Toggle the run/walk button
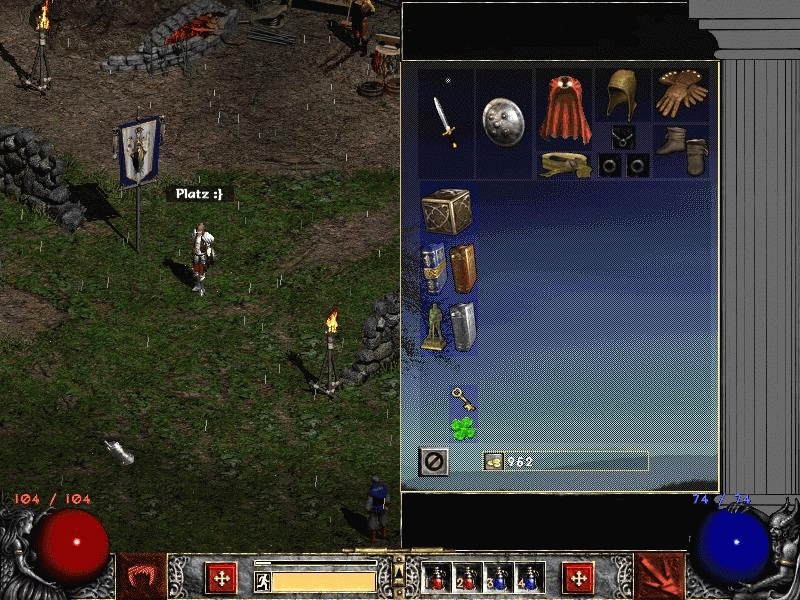 262,581
